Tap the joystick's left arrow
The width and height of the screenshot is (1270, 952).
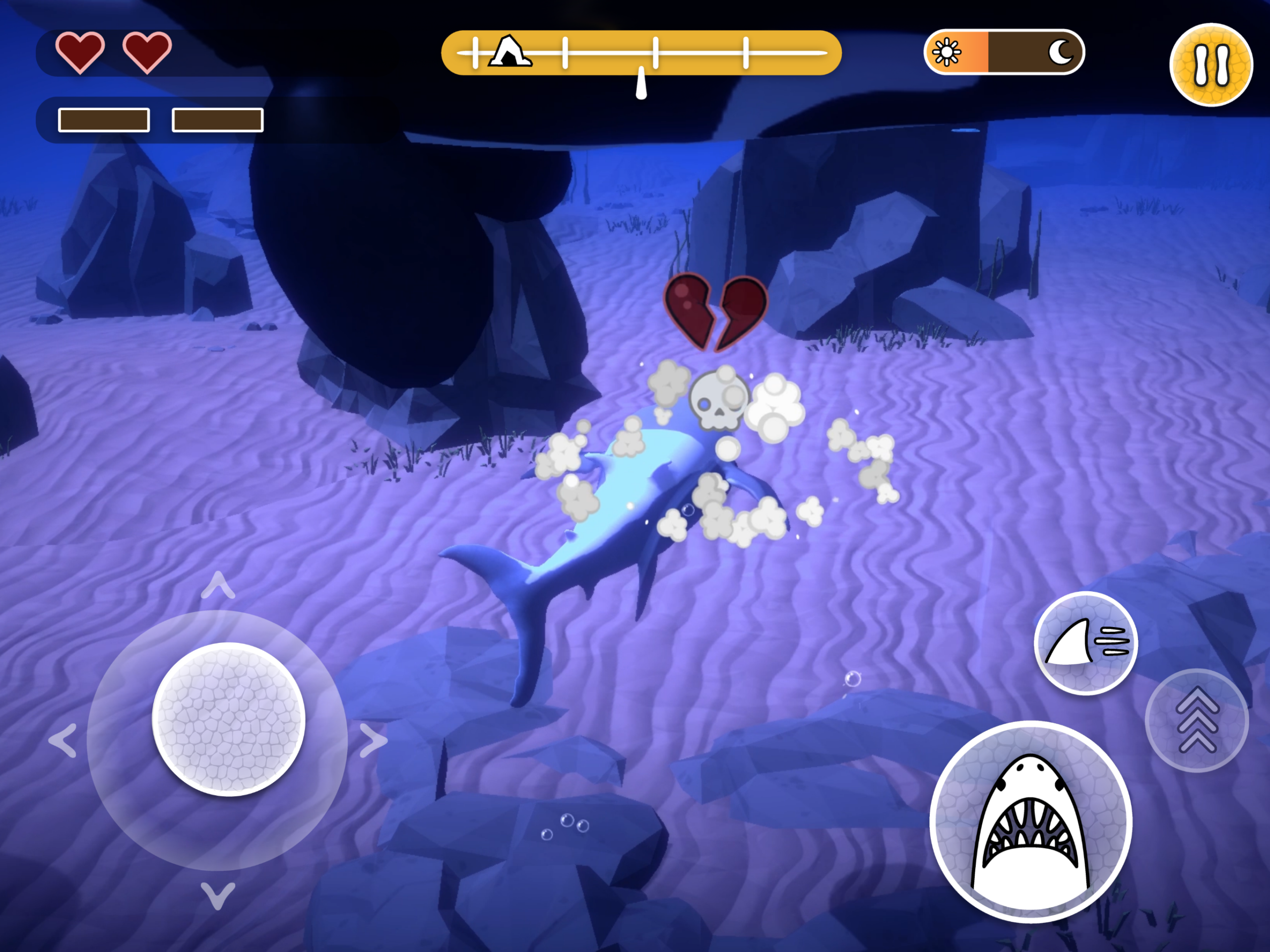pyautogui.click(x=63, y=741)
